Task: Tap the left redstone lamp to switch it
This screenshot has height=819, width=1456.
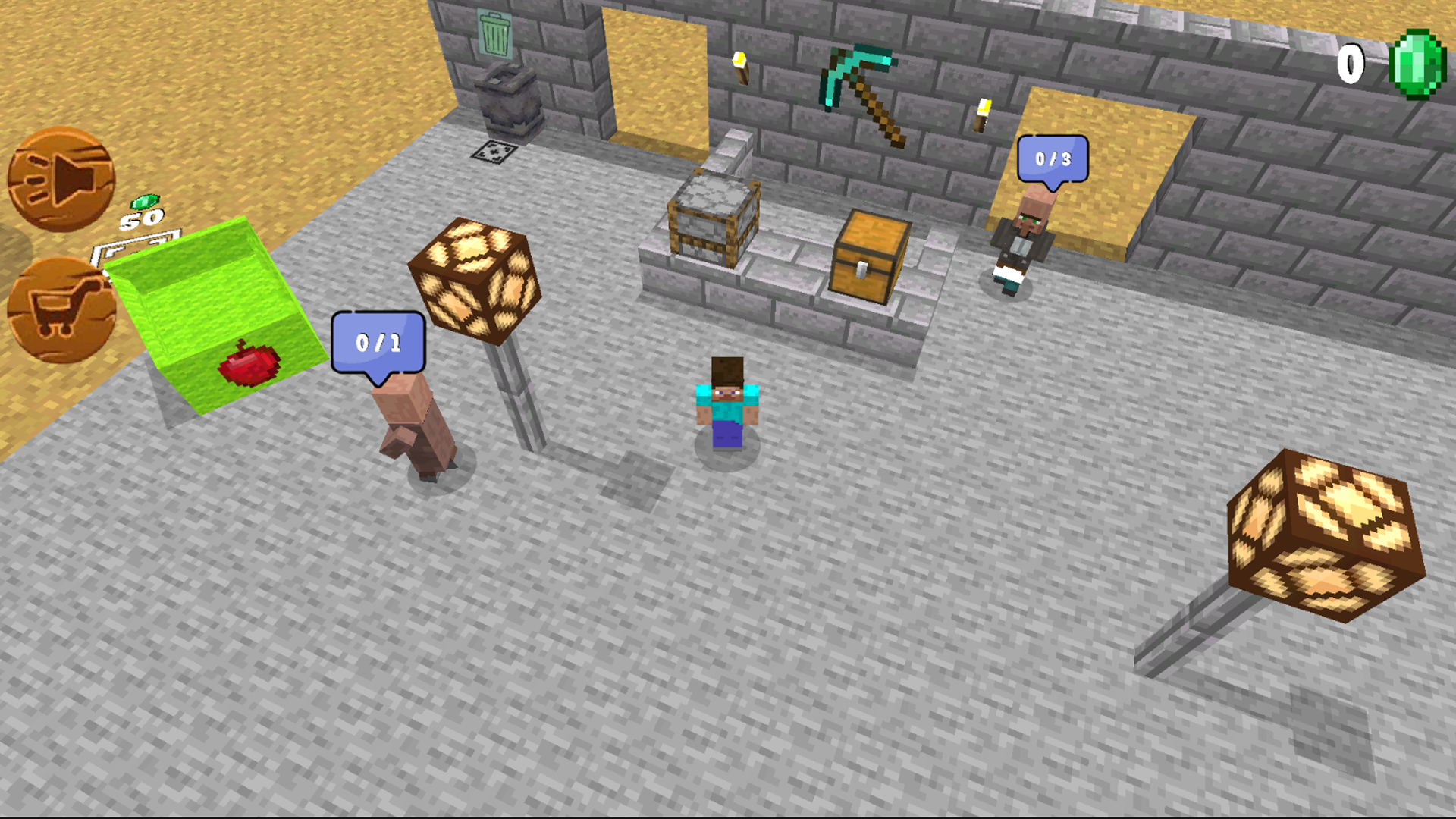Action: pyautogui.click(x=474, y=277)
